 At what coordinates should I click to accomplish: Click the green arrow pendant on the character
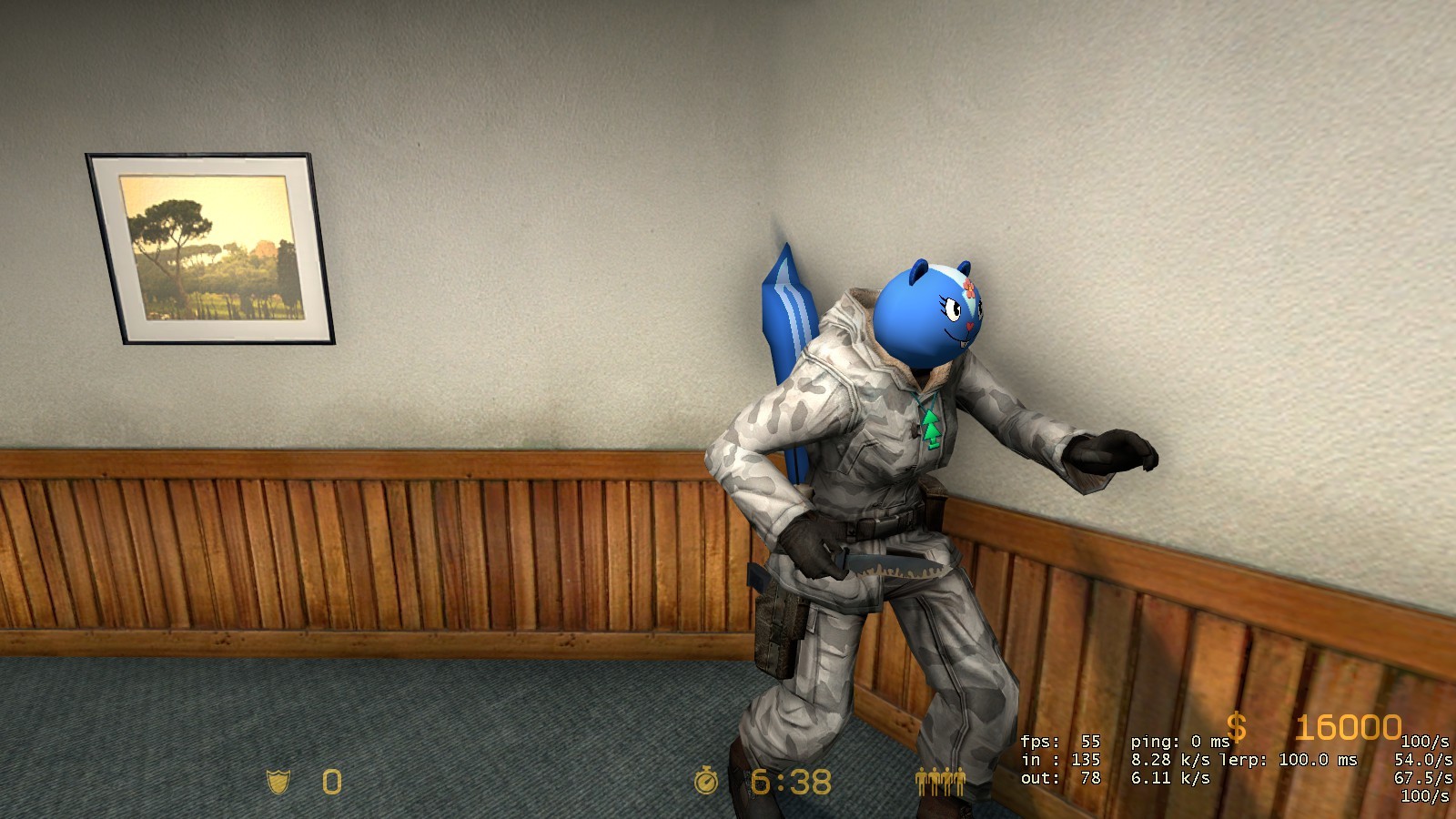pos(930,428)
